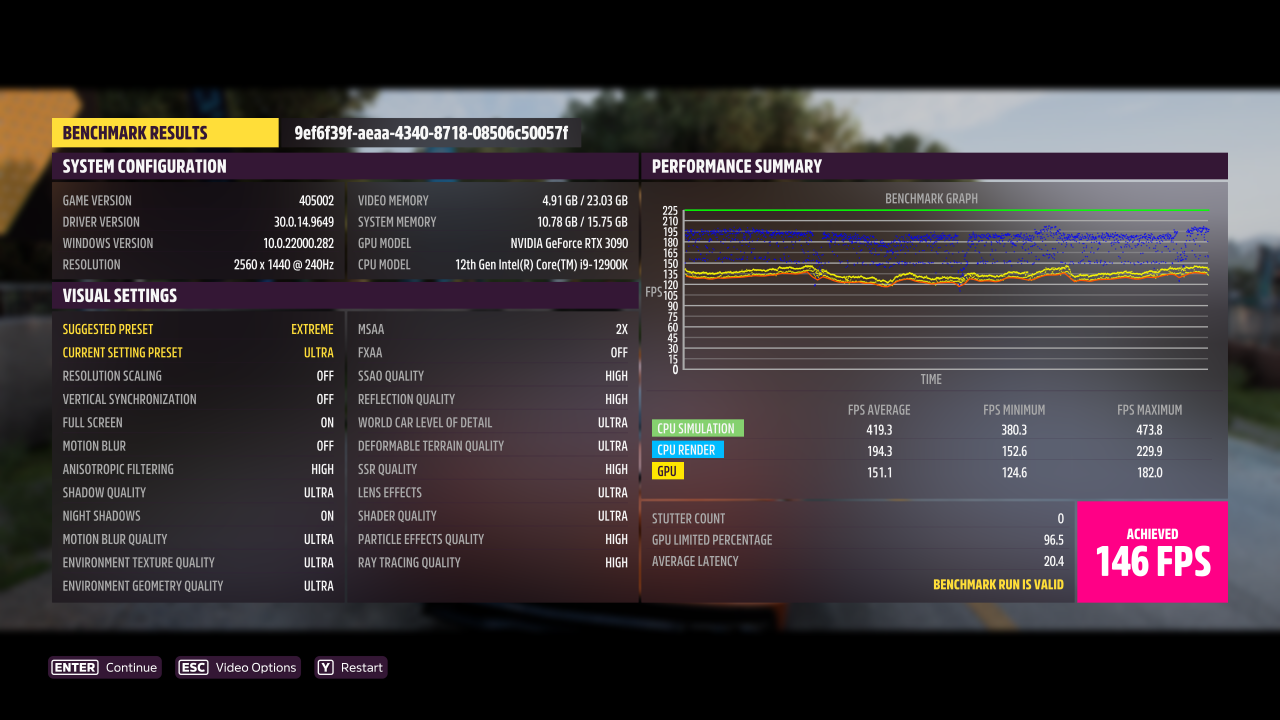The height and width of the screenshot is (720, 1280).
Task: Click the green CPU SIMULATION legend badge
Action: 696,427
